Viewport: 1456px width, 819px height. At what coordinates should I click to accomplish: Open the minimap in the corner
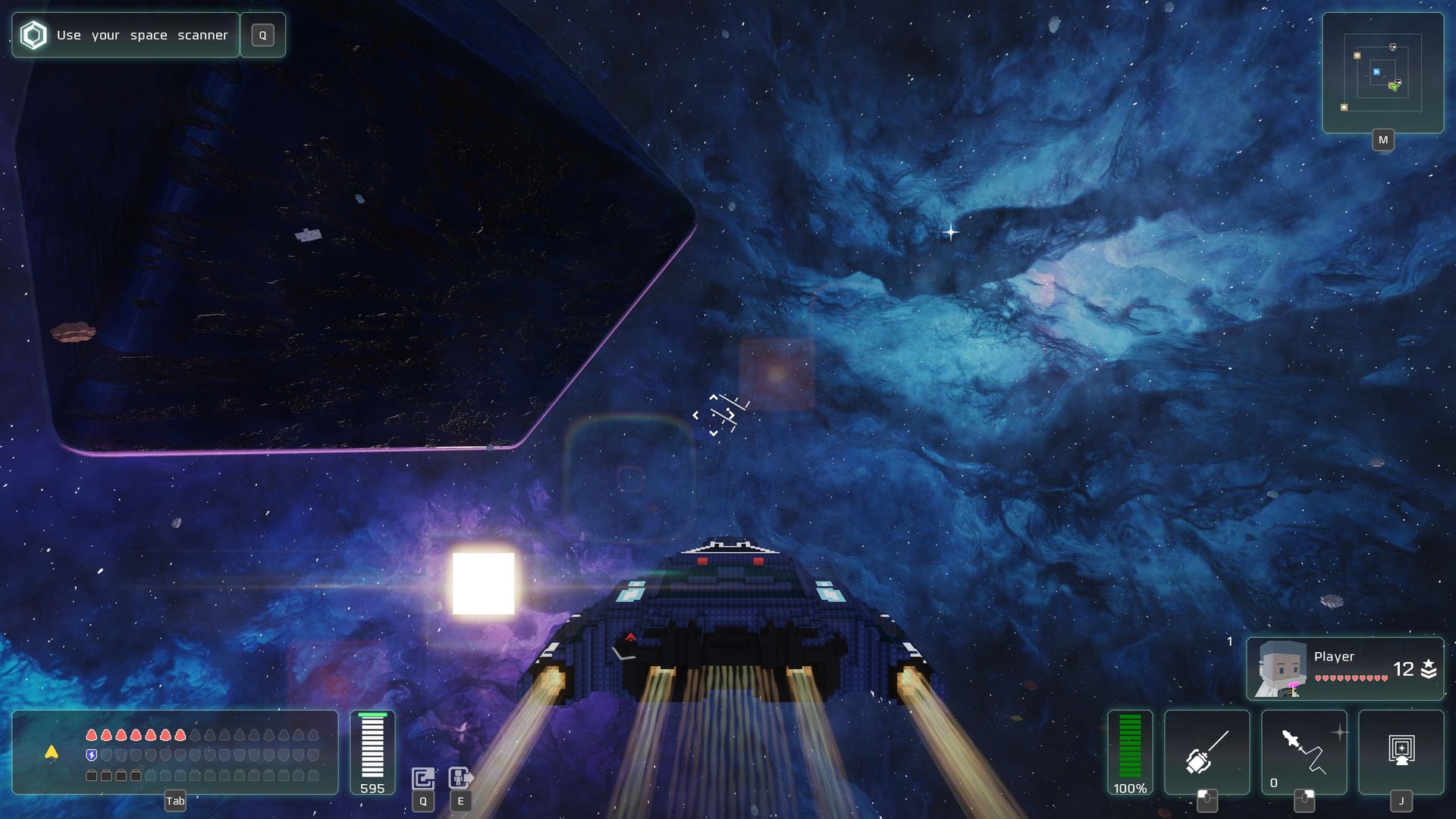tap(1382, 73)
